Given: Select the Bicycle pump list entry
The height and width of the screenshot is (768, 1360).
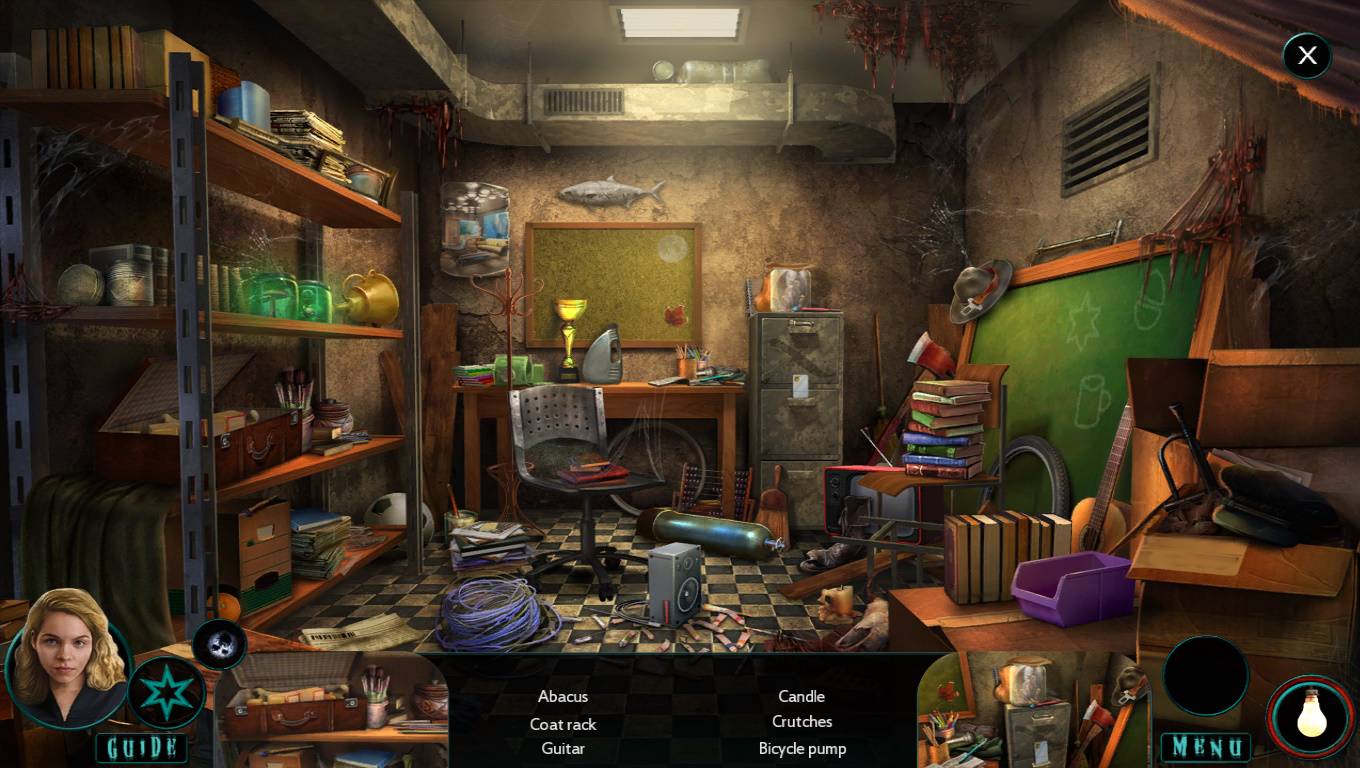Looking at the screenshot, I should 802,748.
